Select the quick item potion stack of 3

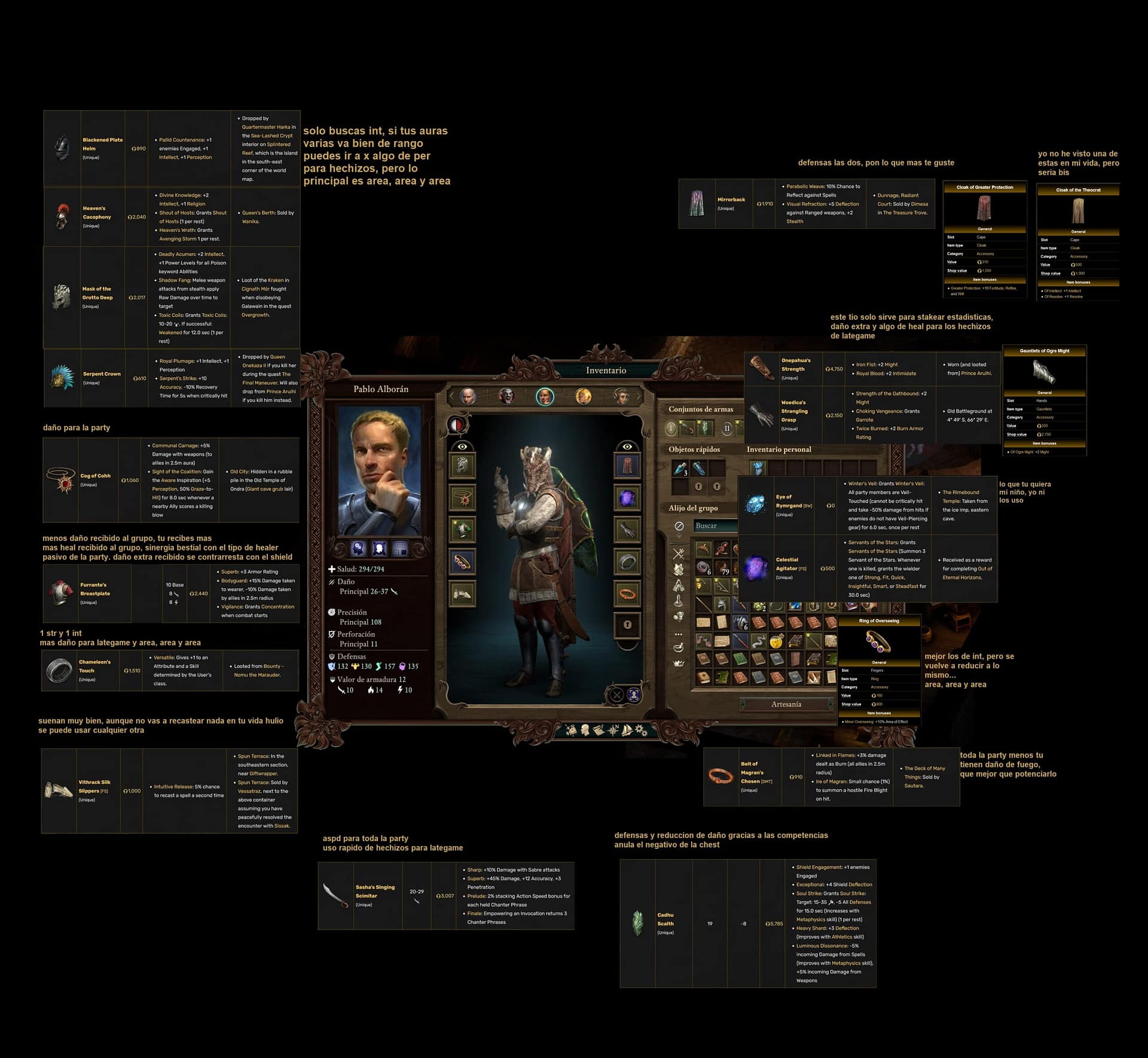tap(680, 468)
